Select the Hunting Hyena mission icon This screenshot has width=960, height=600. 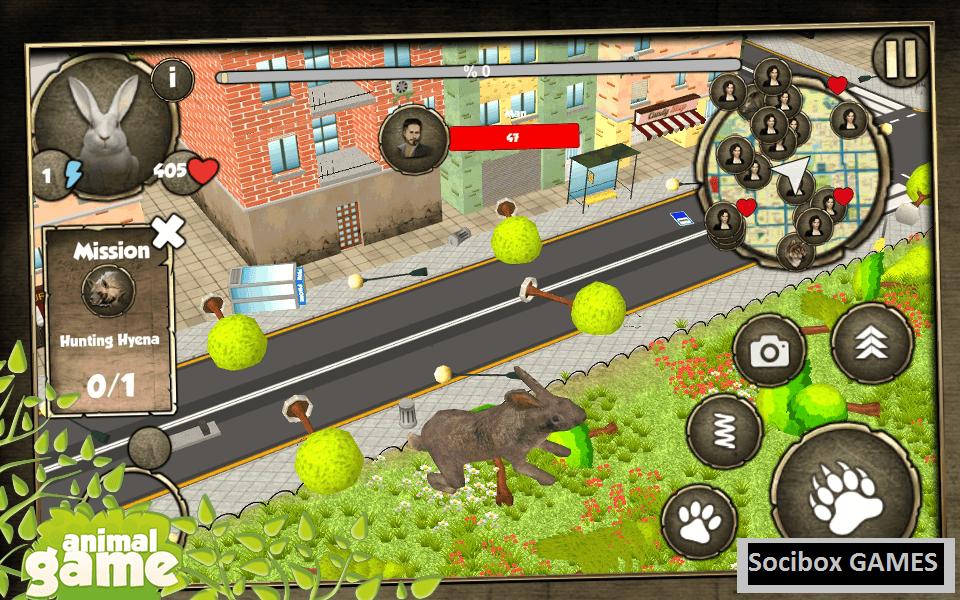(108, 291)
